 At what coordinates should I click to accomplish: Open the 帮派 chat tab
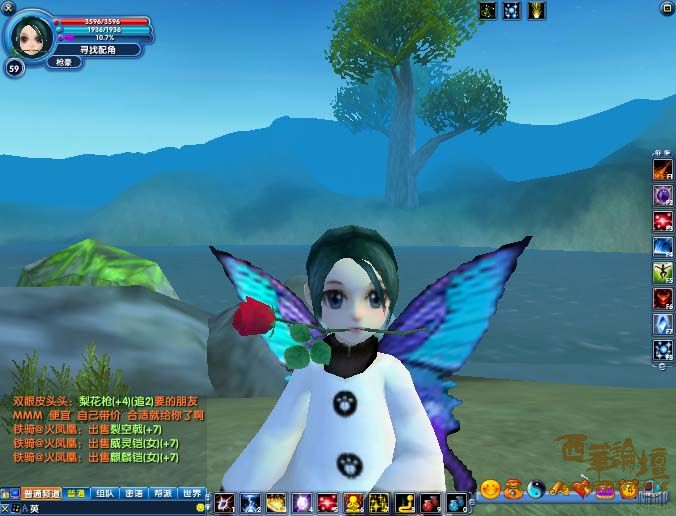coord(163,493)
